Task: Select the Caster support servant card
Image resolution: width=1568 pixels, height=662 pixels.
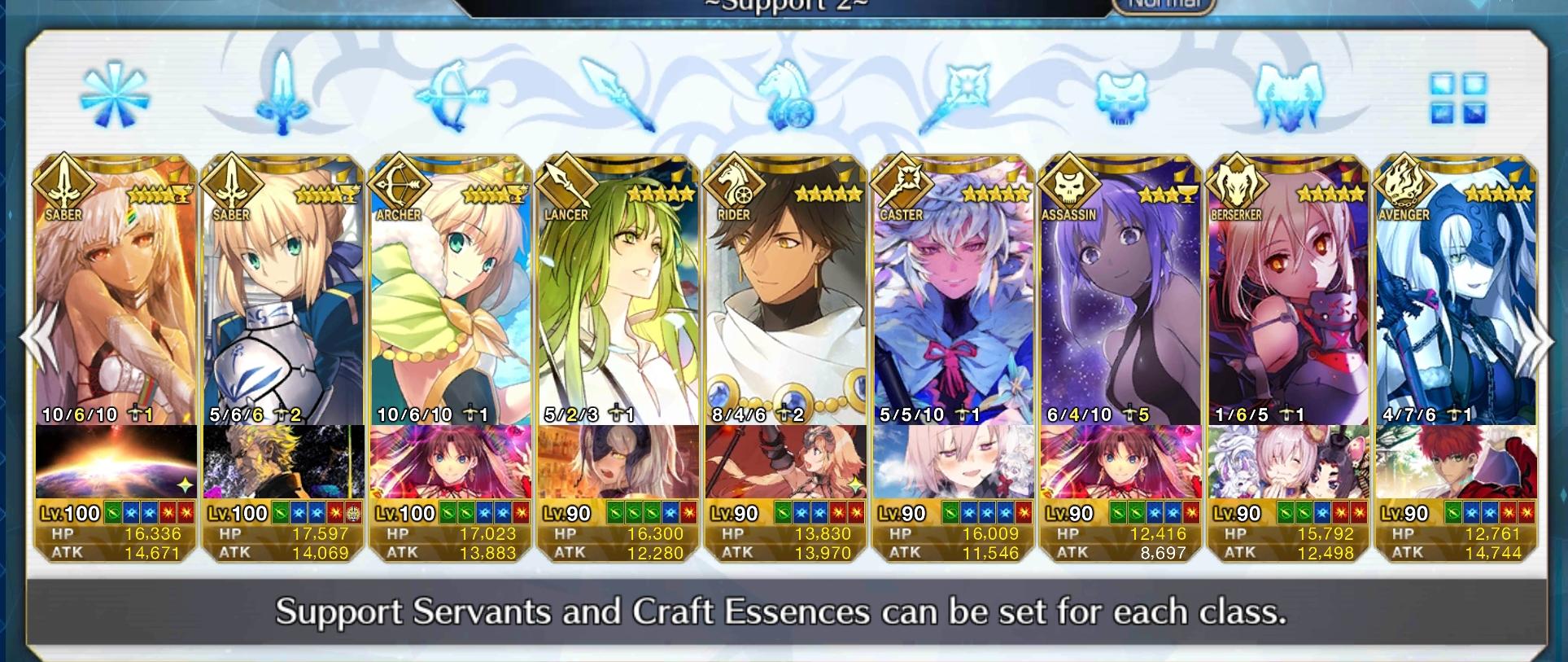Action: point(954,326)
